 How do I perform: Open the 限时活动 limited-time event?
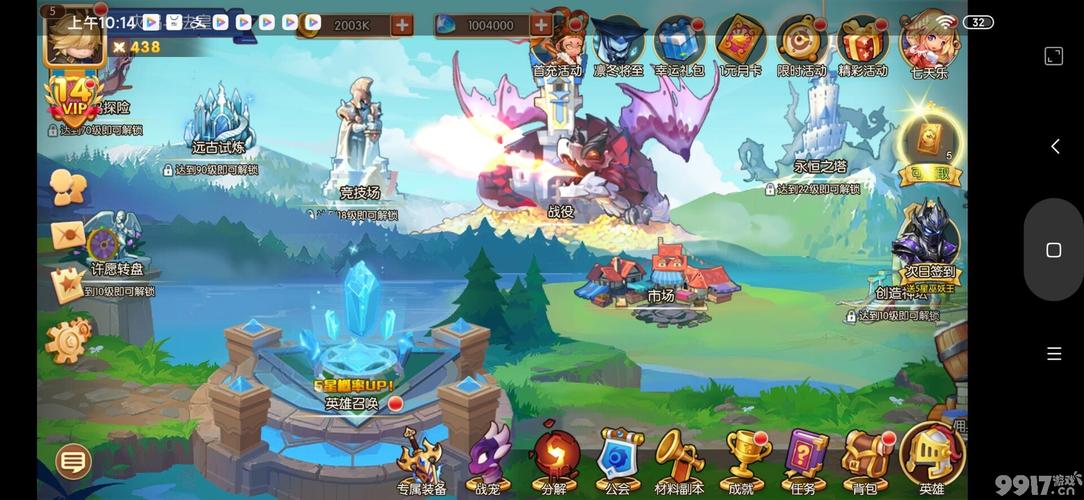point(801,44)
